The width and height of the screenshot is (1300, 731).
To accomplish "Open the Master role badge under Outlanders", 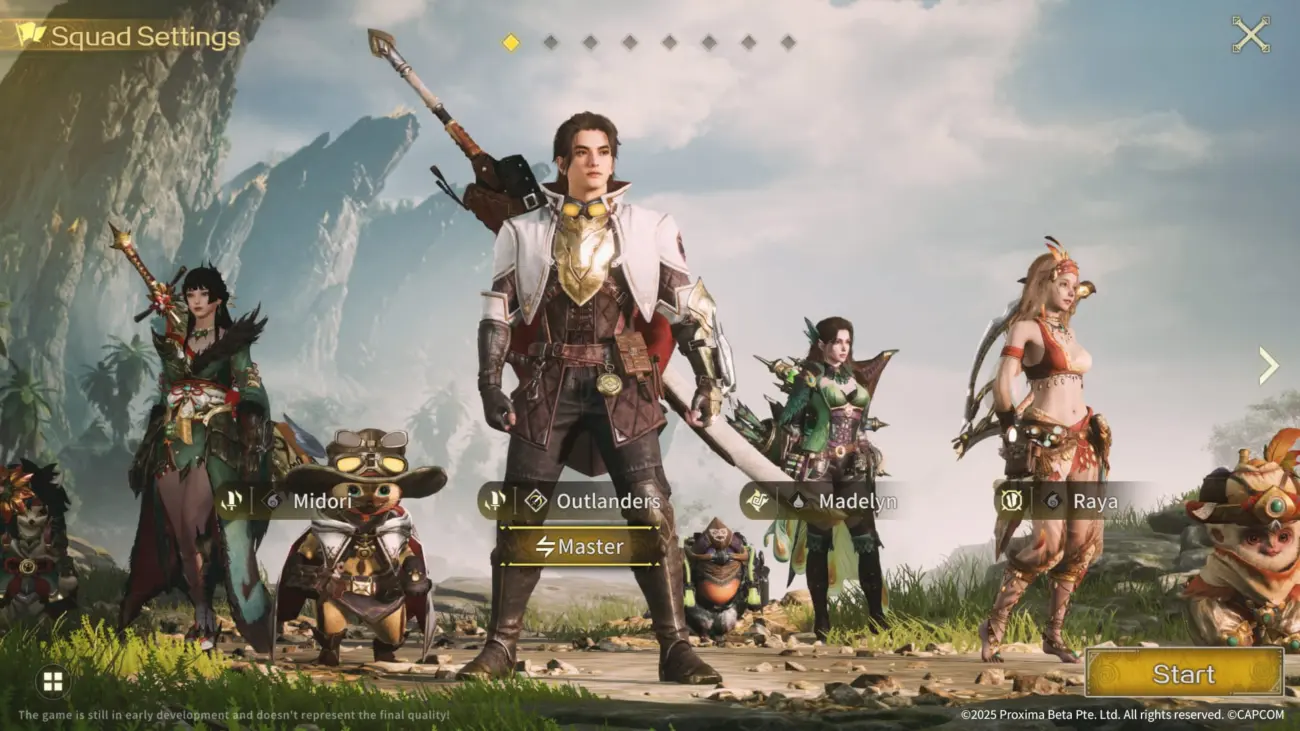I will pyautogui.click(x=583, y=546).
